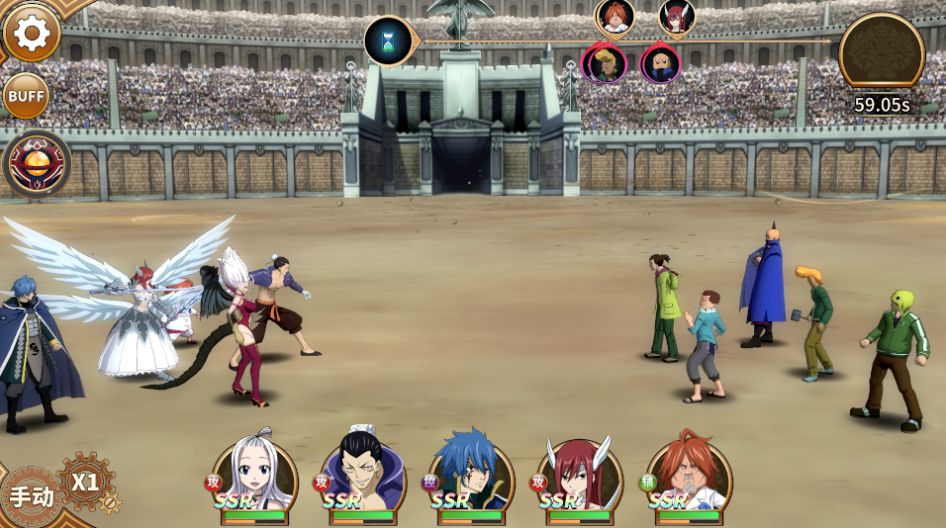This screenshot has width=946, height=528.
Task: Click the hourglass turn order icon
Action: click(388, 41)
